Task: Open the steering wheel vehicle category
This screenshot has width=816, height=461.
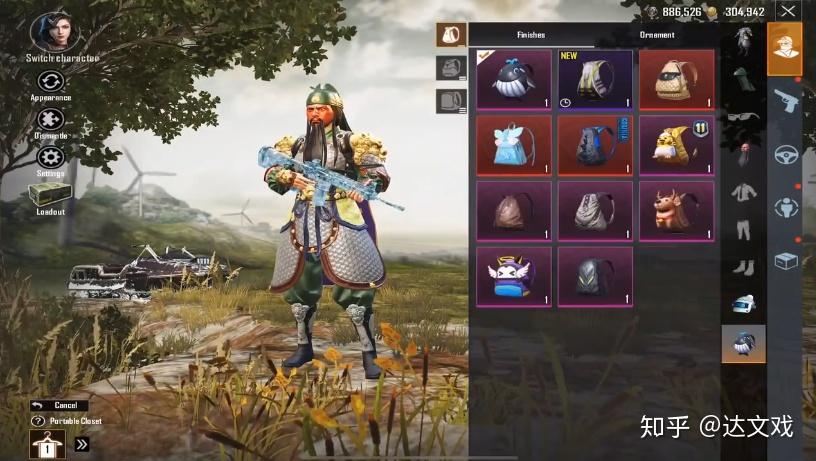Action: click(785, 155)
